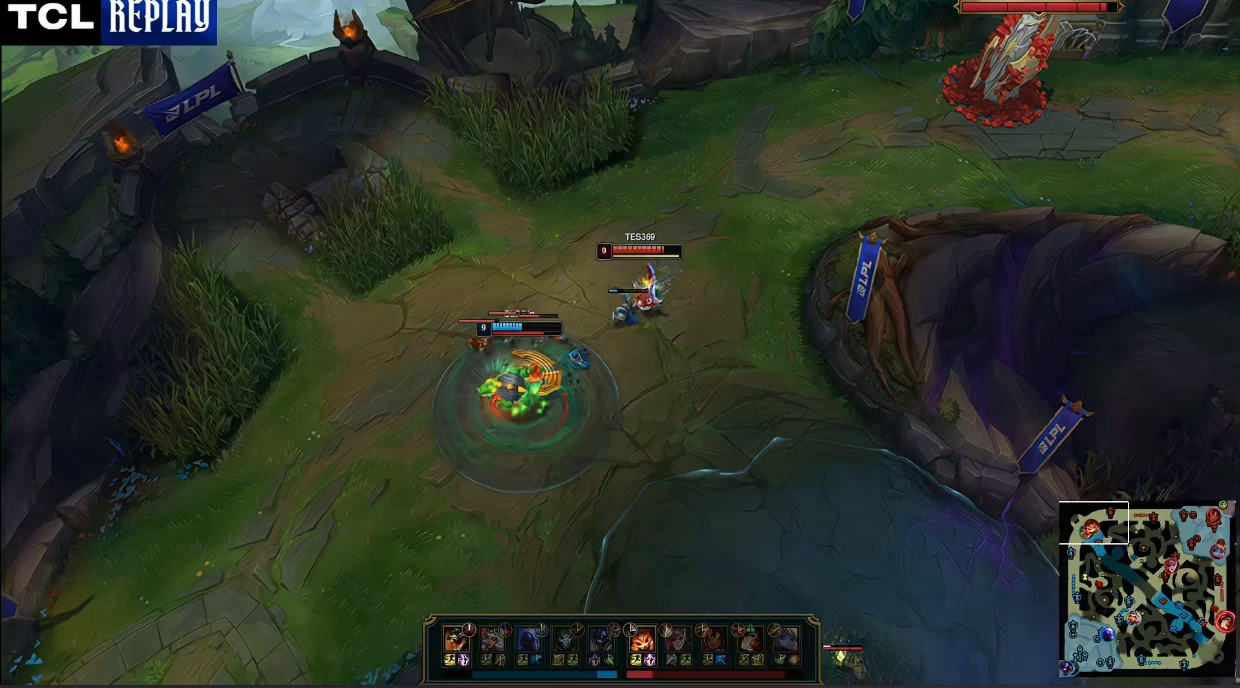
Task: Click the purple Teleport spell under Gnar's portrait
Action: point(651,660)
